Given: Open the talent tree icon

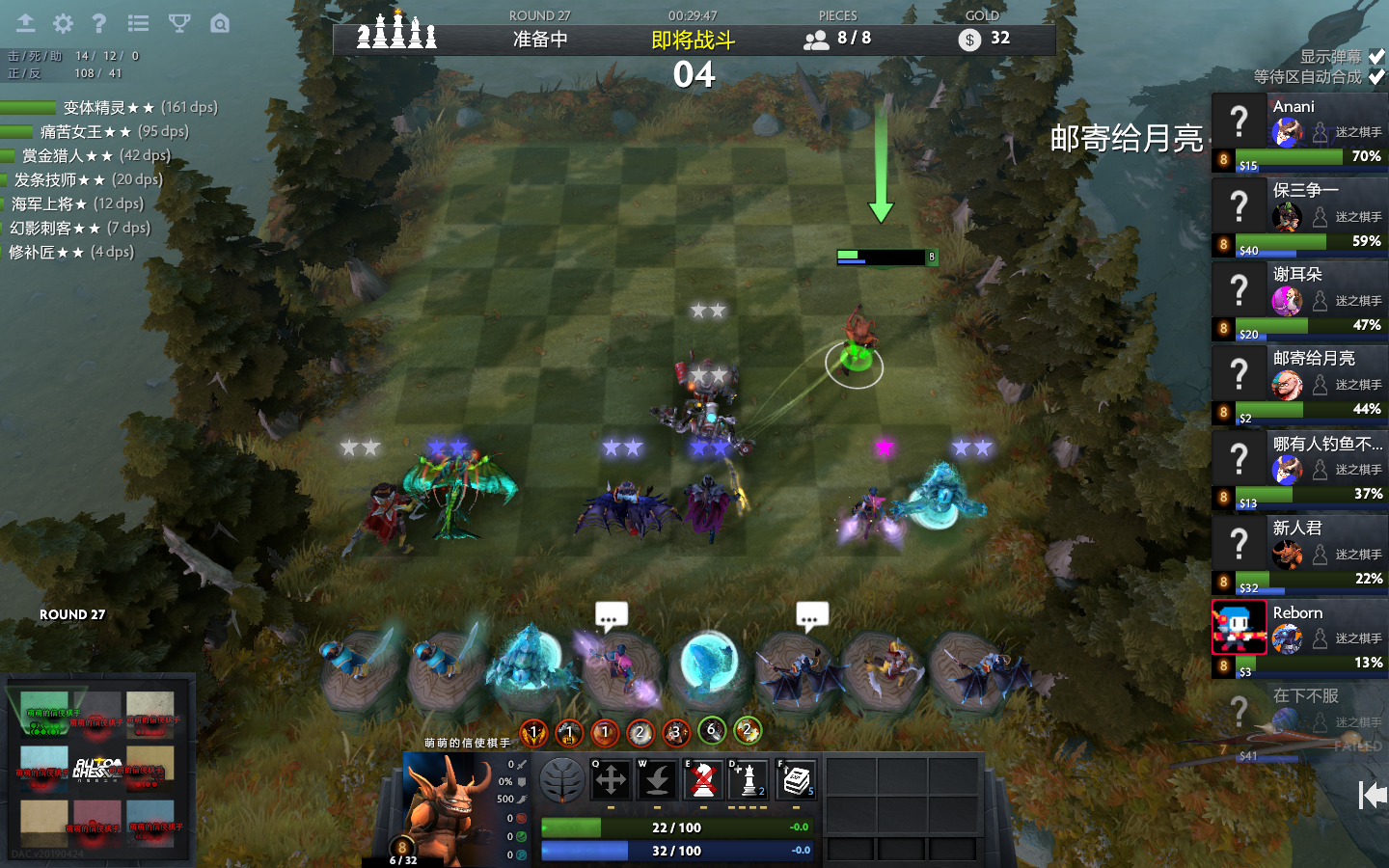Looking at the screenshot, I should (x=561, y=780).
